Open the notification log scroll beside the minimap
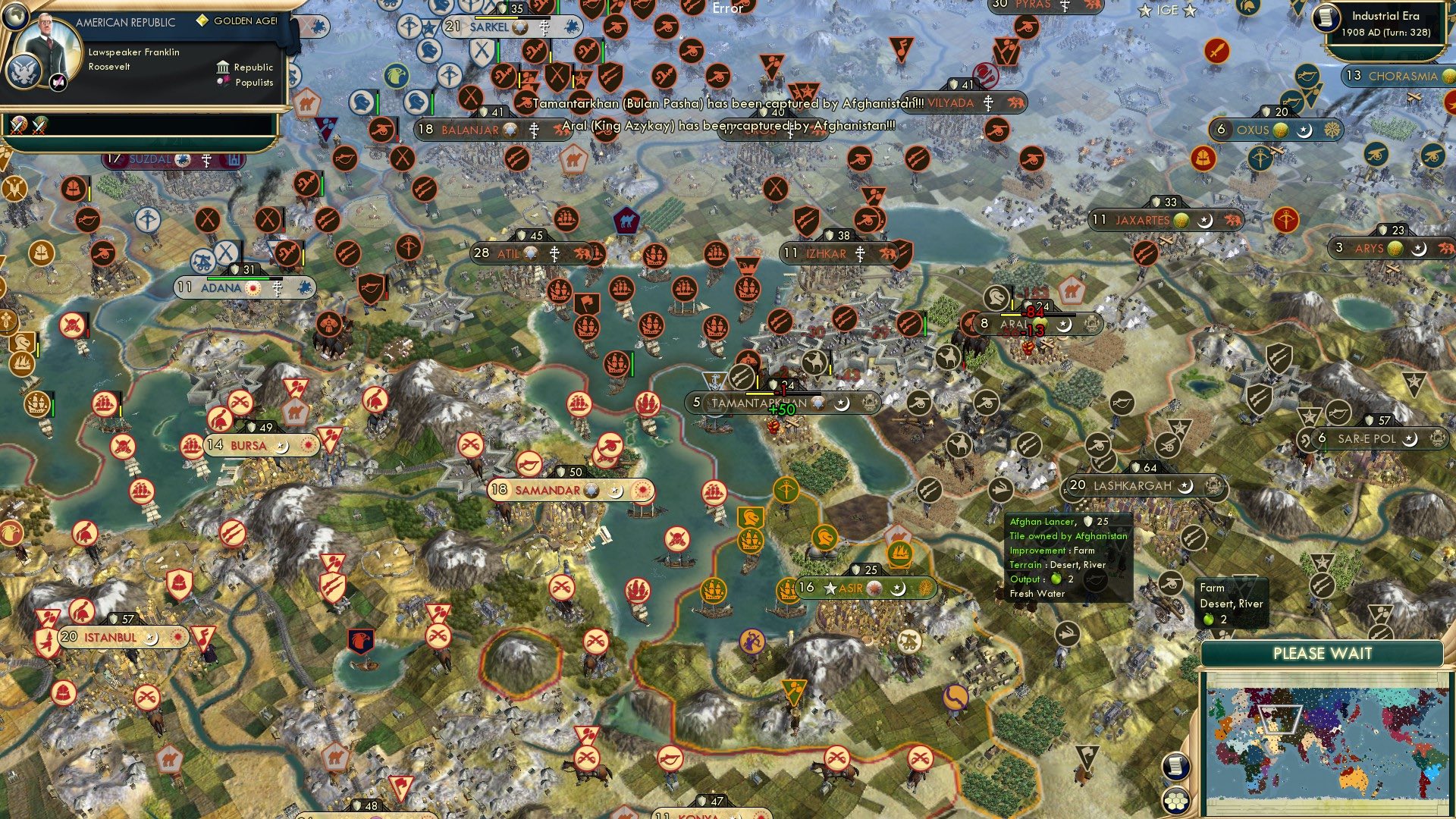 tap(1175, 767)
